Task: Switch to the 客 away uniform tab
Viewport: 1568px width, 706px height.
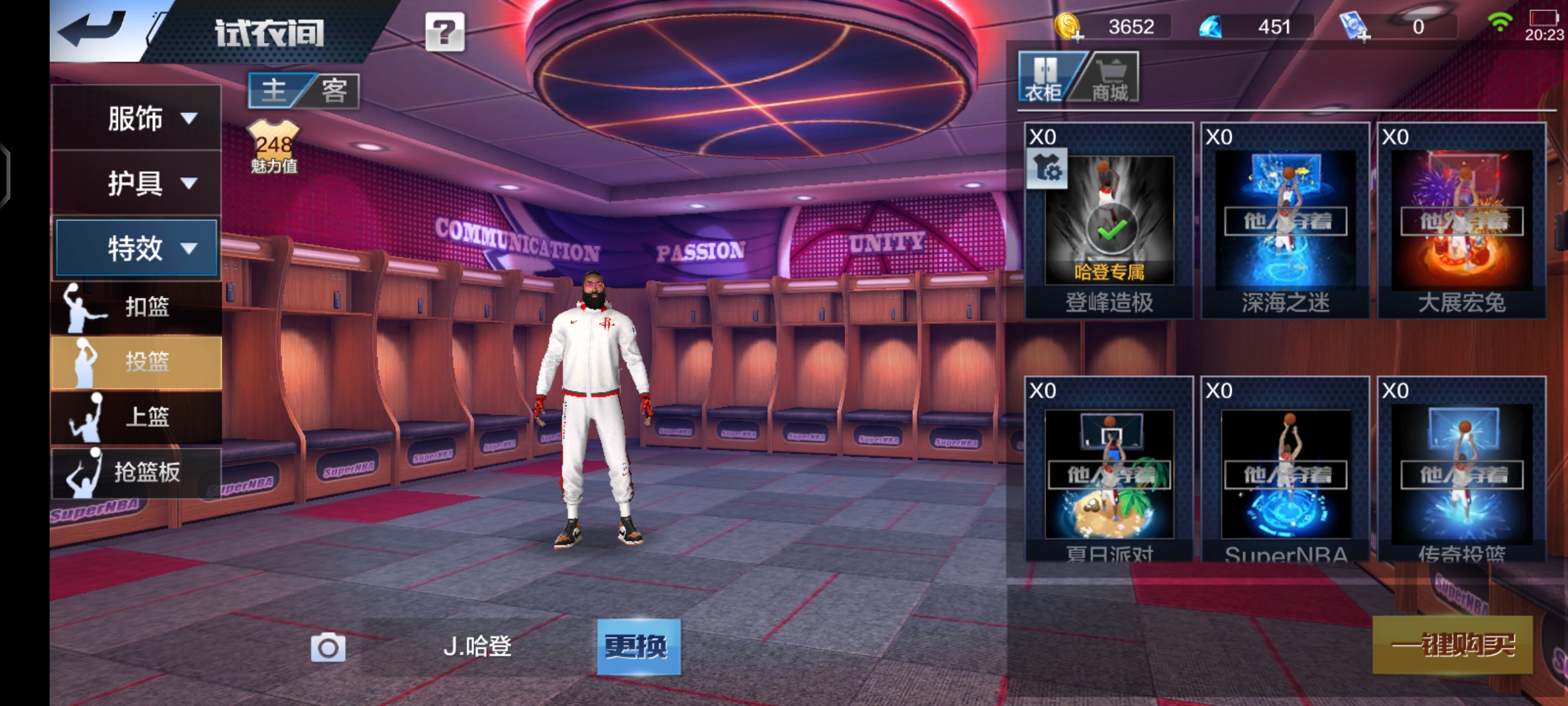Action: pos(334,90)
